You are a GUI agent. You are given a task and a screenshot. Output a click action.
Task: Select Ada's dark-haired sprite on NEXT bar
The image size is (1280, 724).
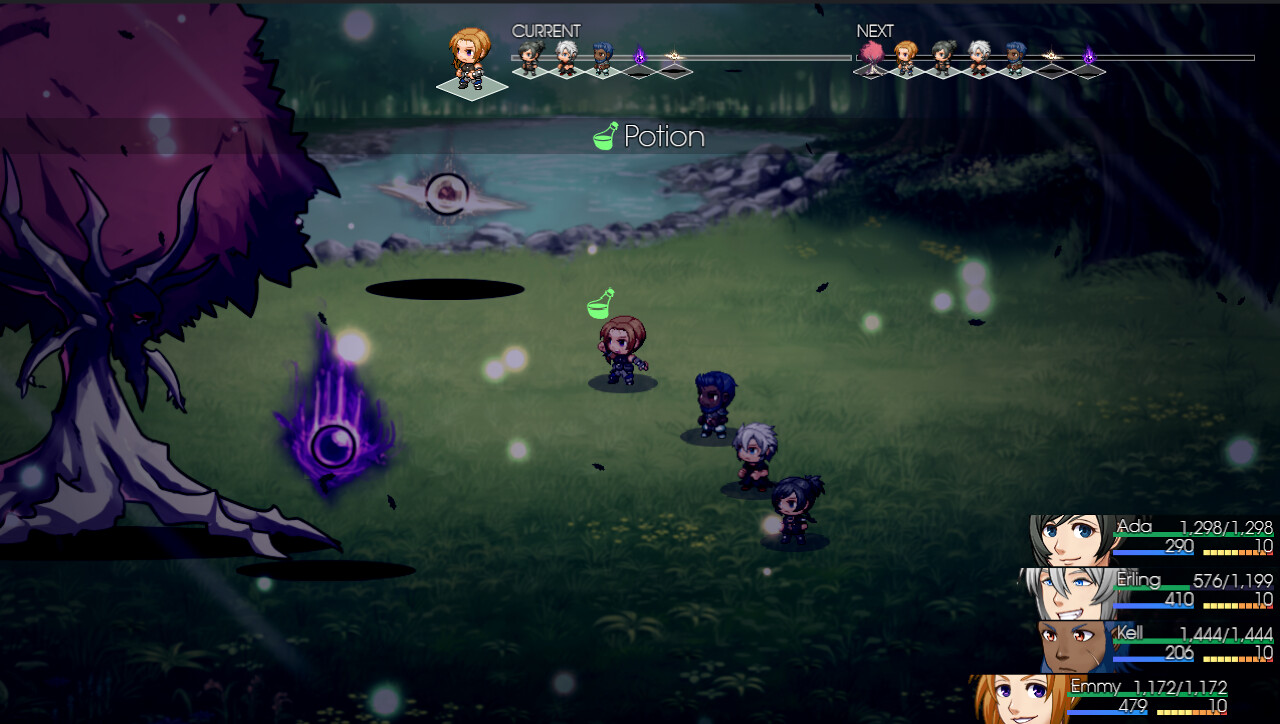tap(941, 55)
